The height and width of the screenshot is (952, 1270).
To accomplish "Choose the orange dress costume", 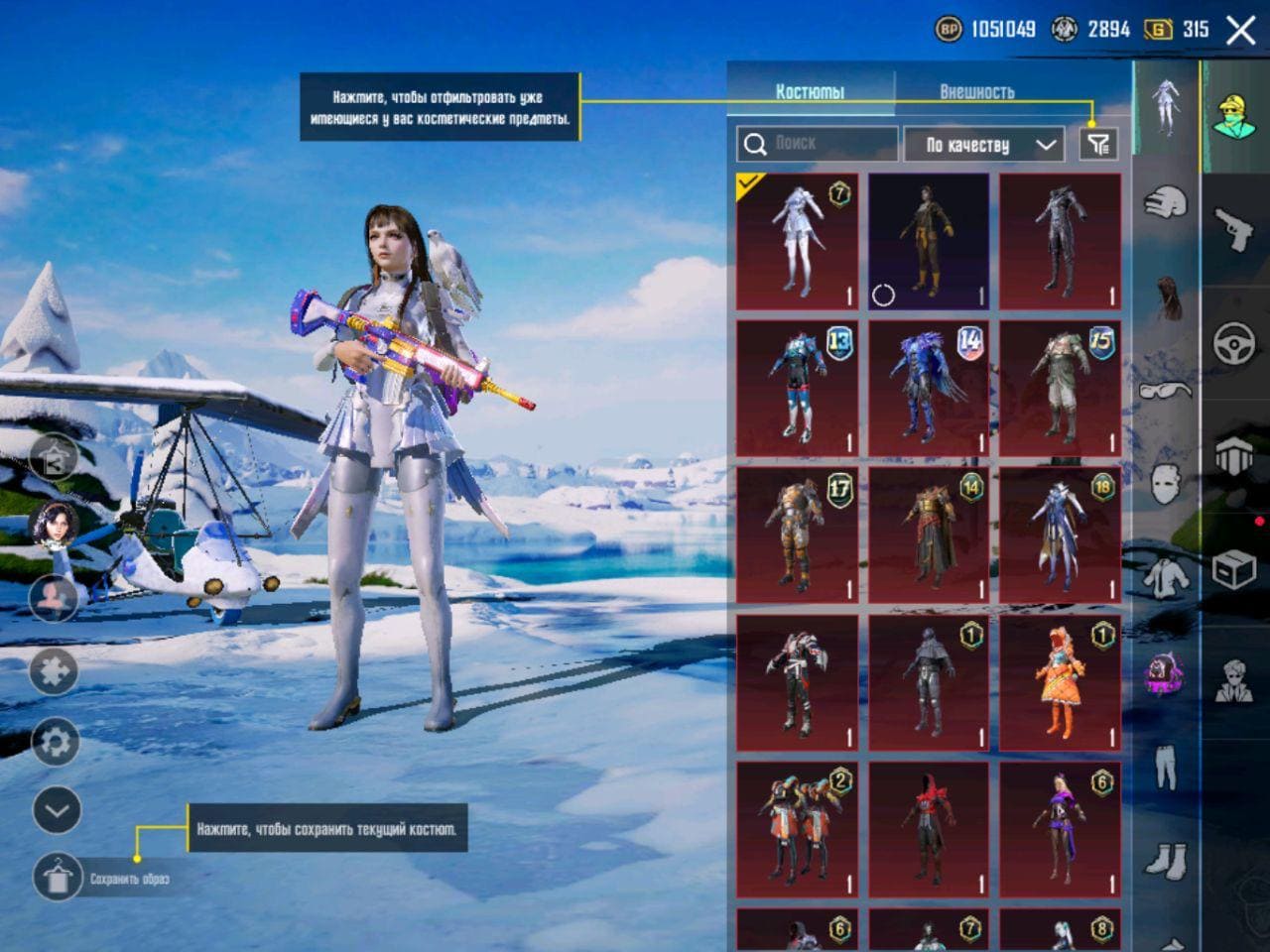I will (1060, 683).
